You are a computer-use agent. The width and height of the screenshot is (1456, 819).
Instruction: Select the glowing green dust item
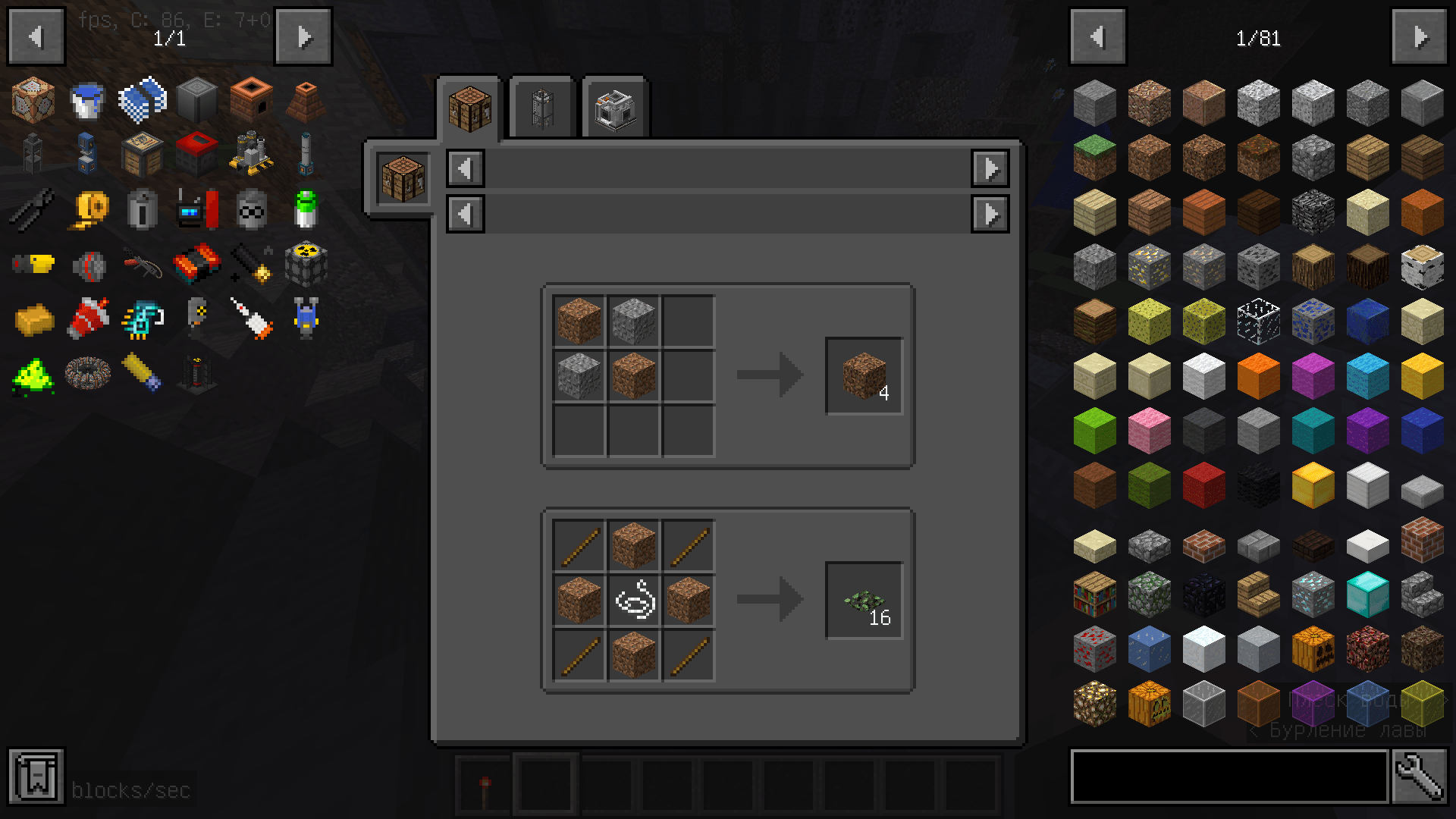(x=34, y=373)
